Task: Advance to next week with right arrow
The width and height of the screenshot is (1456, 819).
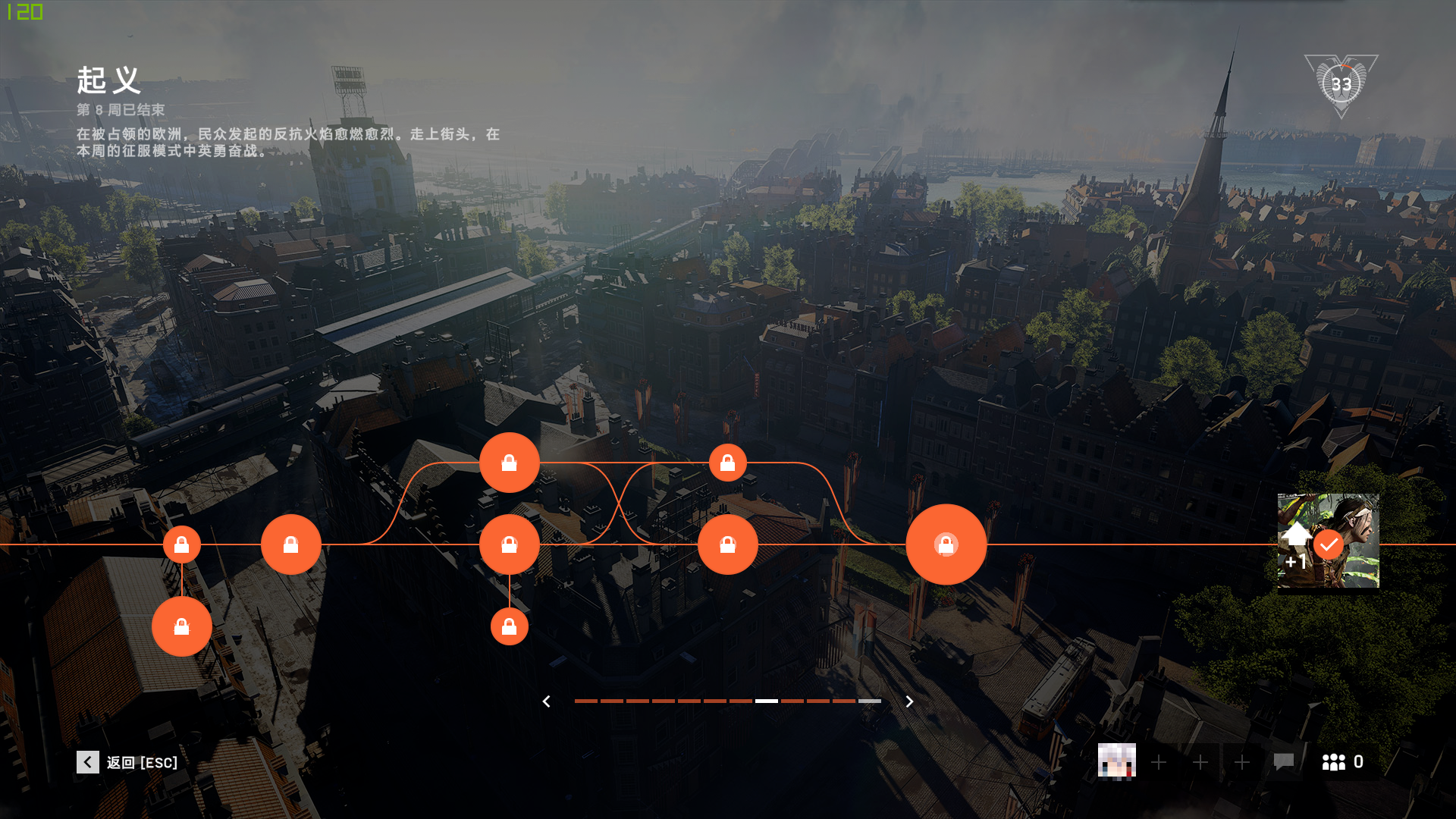Action: tap(909, 701)
